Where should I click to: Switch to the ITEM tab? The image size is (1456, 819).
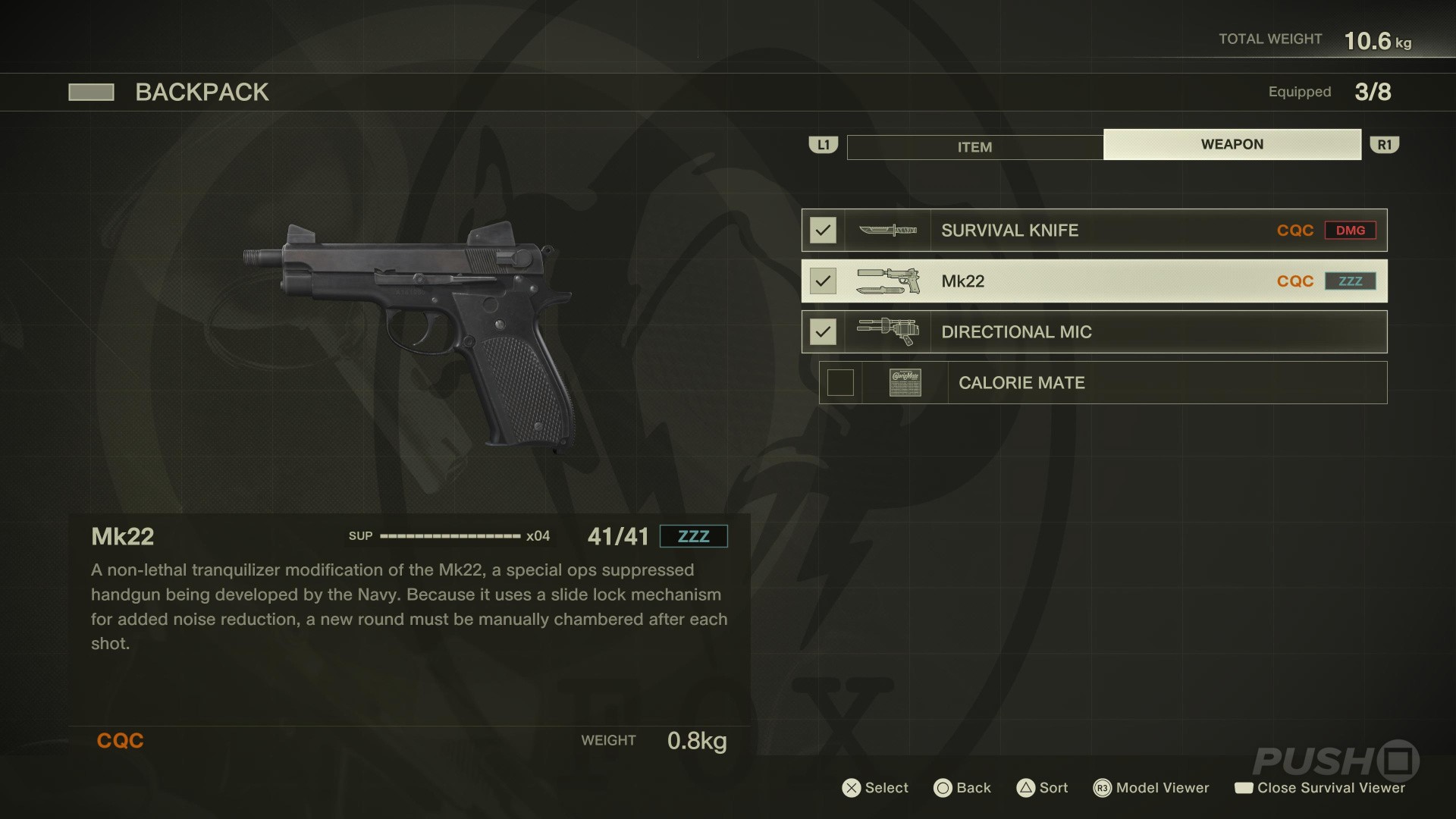pos(974,147)
